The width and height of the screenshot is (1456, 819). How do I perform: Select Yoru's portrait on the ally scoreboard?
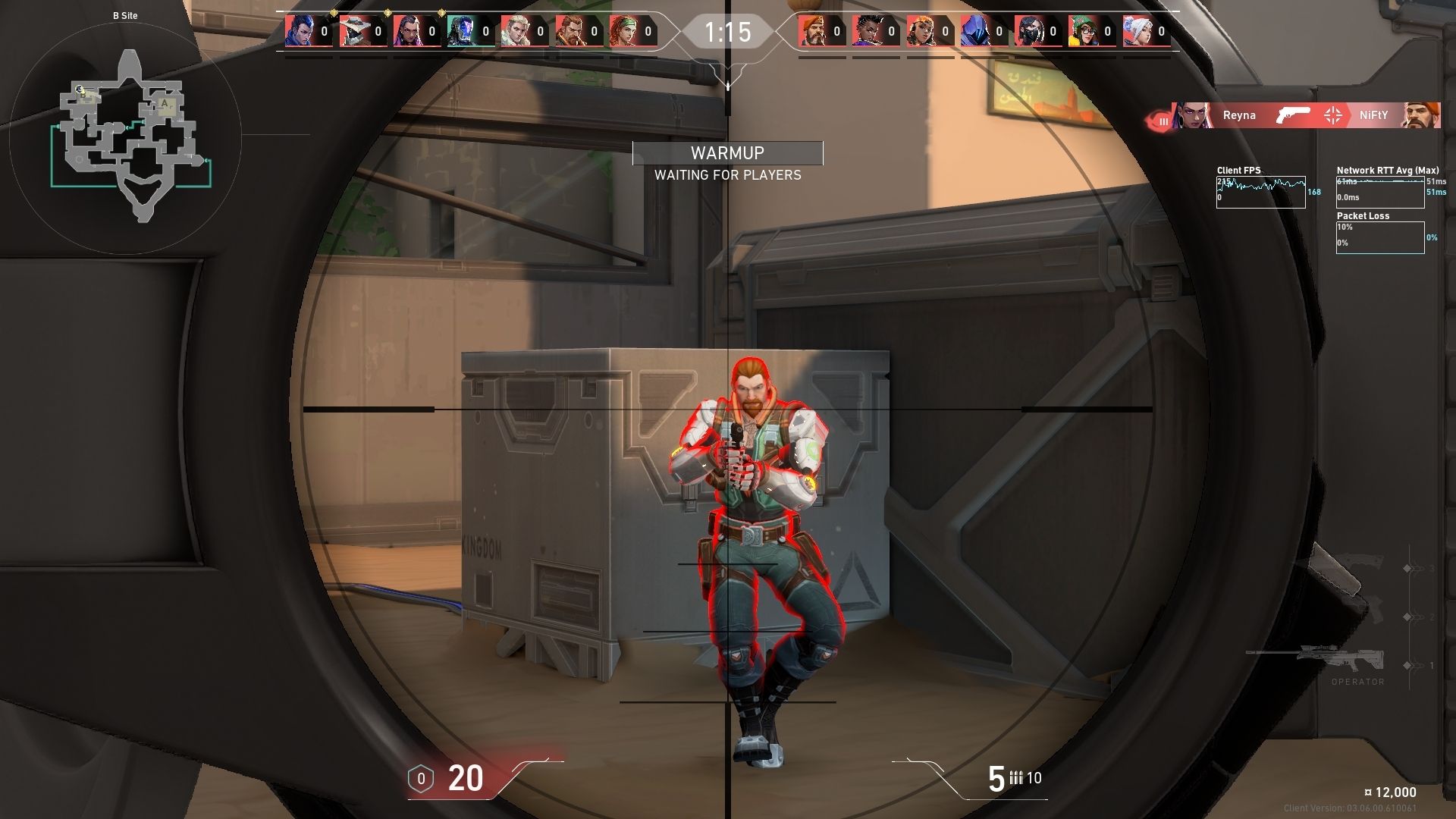click(x=301, y=32)
